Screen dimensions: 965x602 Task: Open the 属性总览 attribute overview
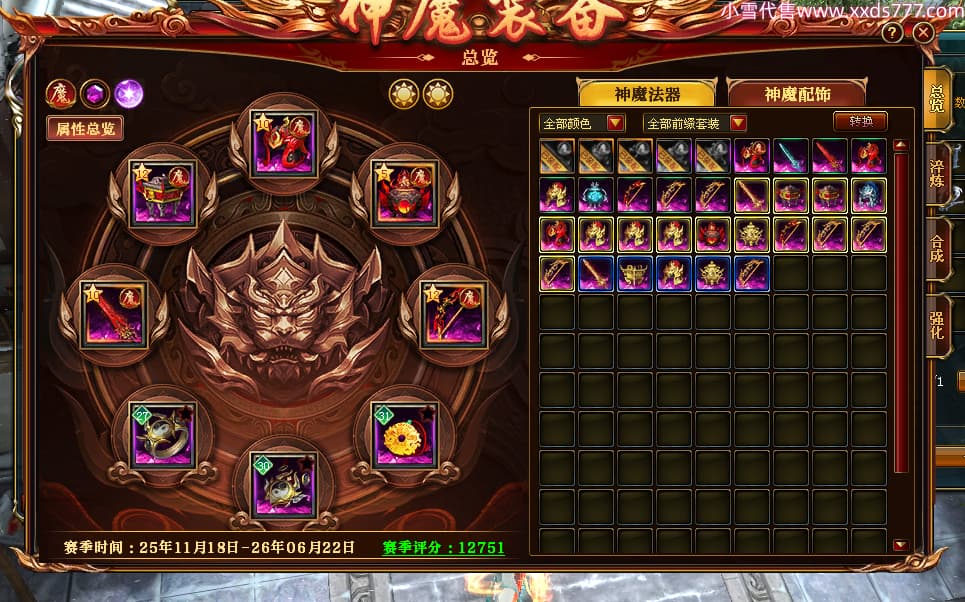pyautogui.click(x=85, y=128)
